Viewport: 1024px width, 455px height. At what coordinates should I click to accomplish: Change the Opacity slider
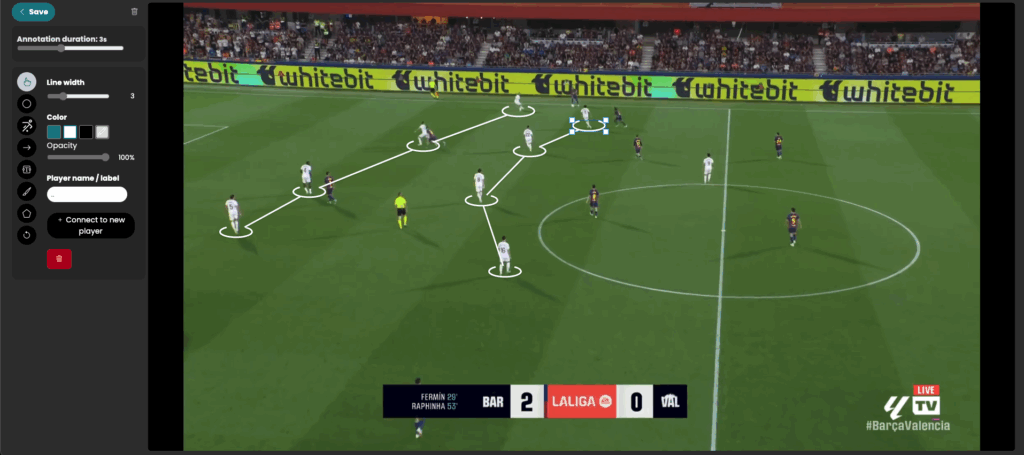(105, 157)
